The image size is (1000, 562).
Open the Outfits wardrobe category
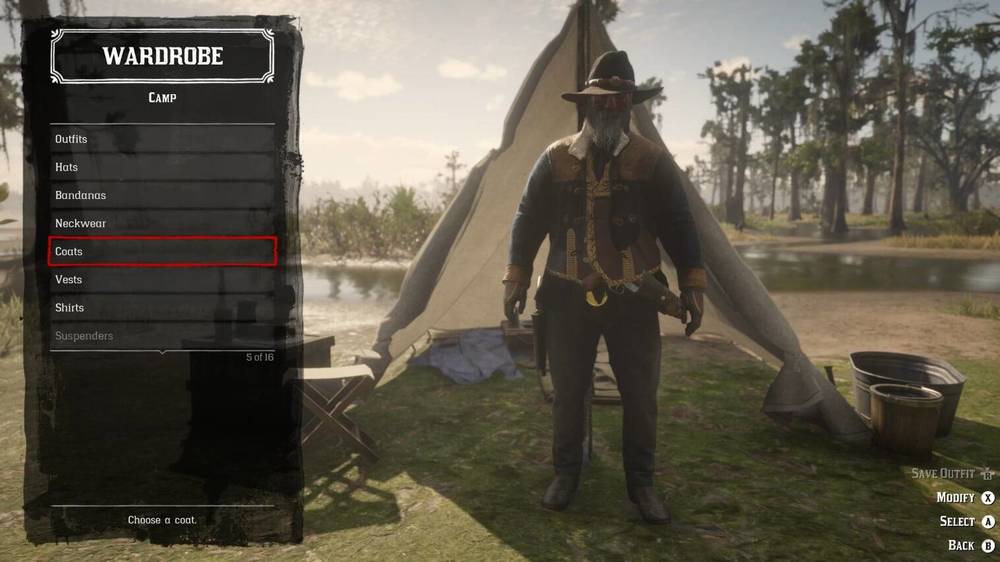point(162,139)
